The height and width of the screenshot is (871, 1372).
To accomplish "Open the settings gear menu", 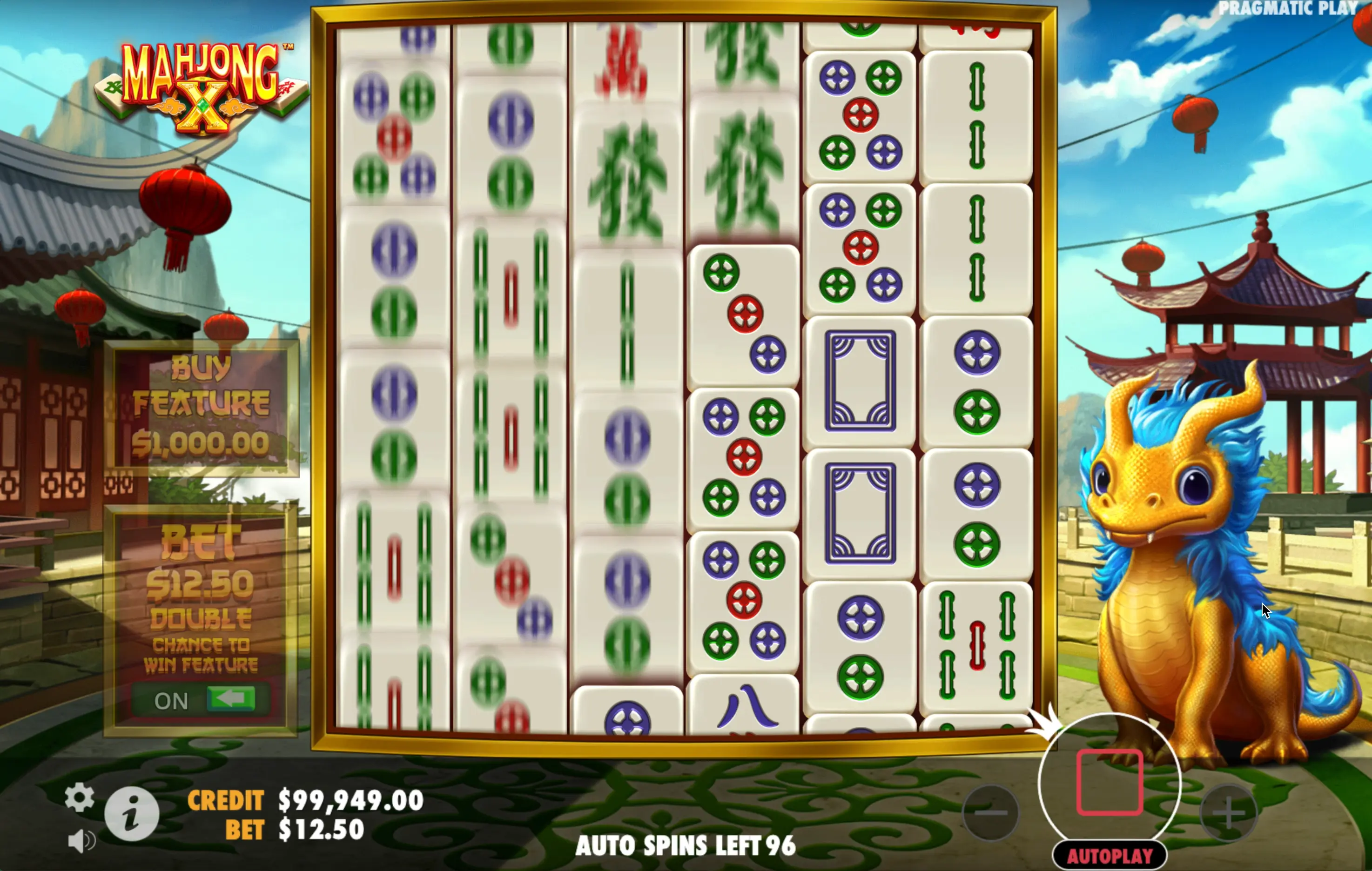I will pyautogui.click(x=79, y=797).
